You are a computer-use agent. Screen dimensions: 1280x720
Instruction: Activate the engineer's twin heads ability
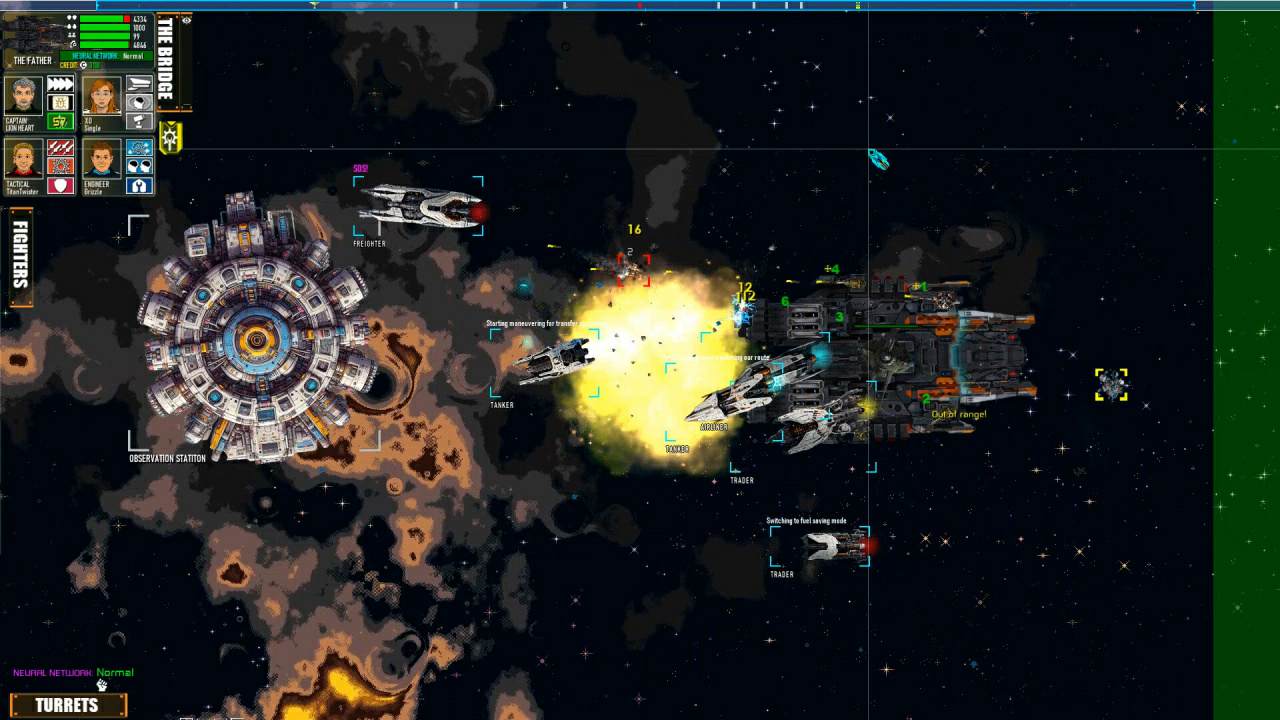pos(139,167)
